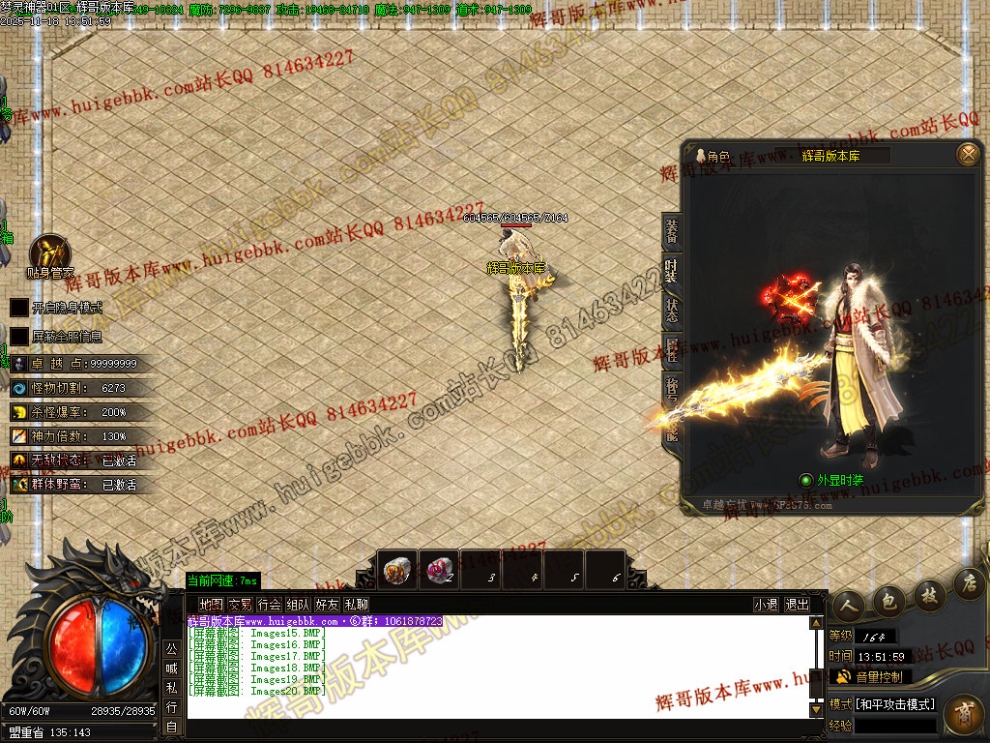Open the 行会 guild button
Screen dimensions: 990x743
click(269, 604)
